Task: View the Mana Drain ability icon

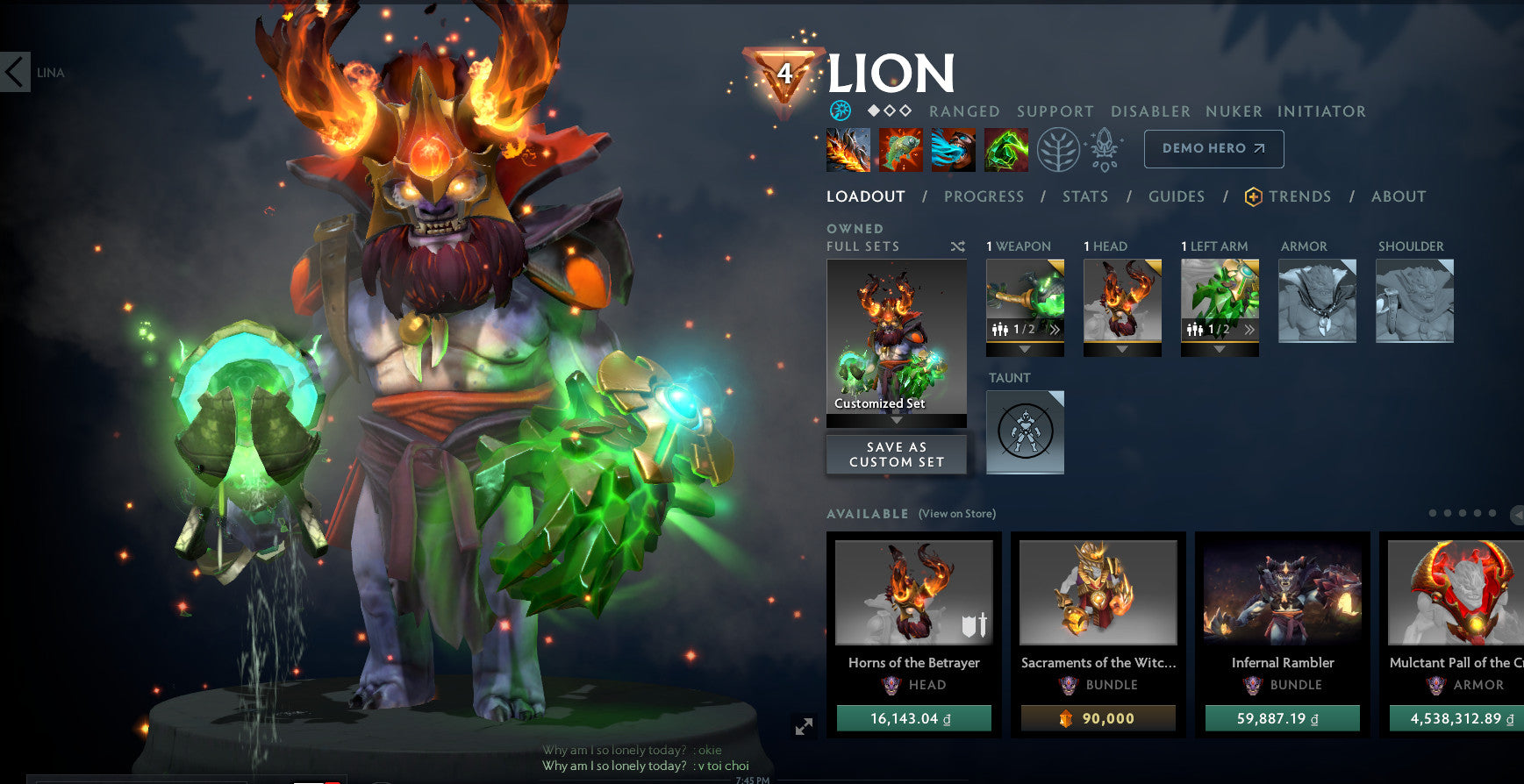Action: 951,149
